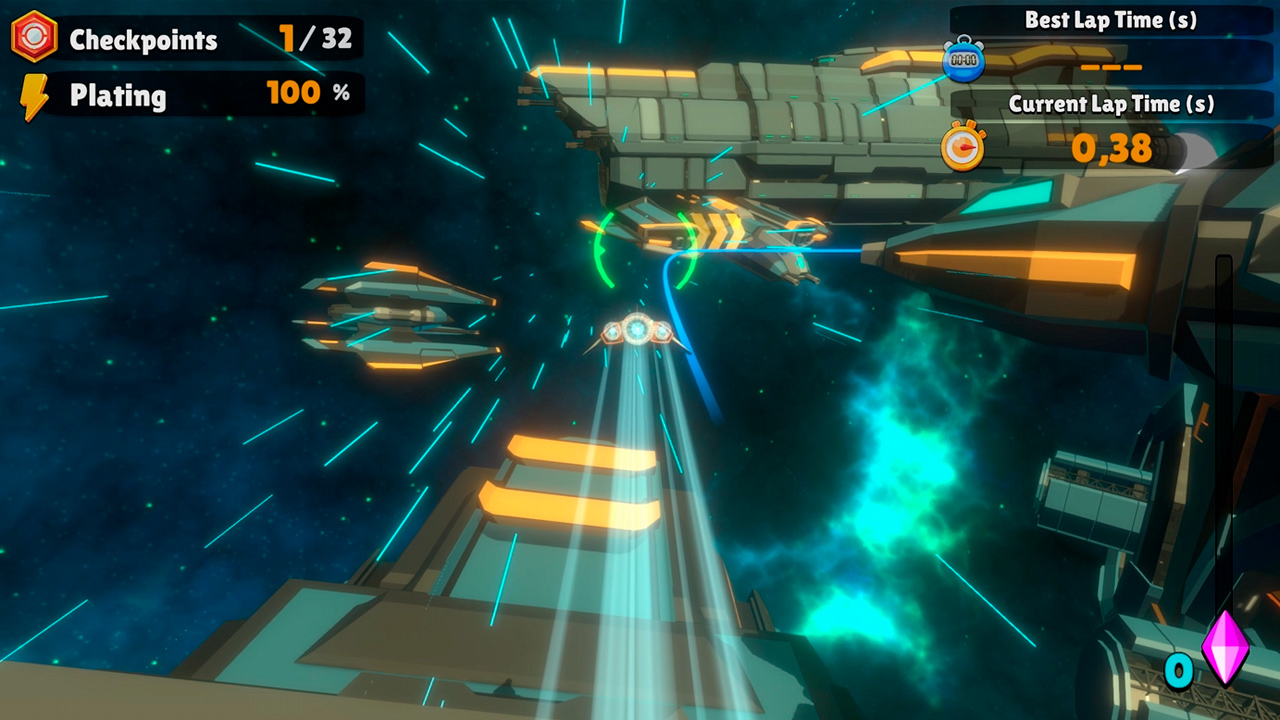The height and width of the screenshot is (720, 1280).
Task: Click the orange Current Lap stopwatch icon
Action: point(963,148)
